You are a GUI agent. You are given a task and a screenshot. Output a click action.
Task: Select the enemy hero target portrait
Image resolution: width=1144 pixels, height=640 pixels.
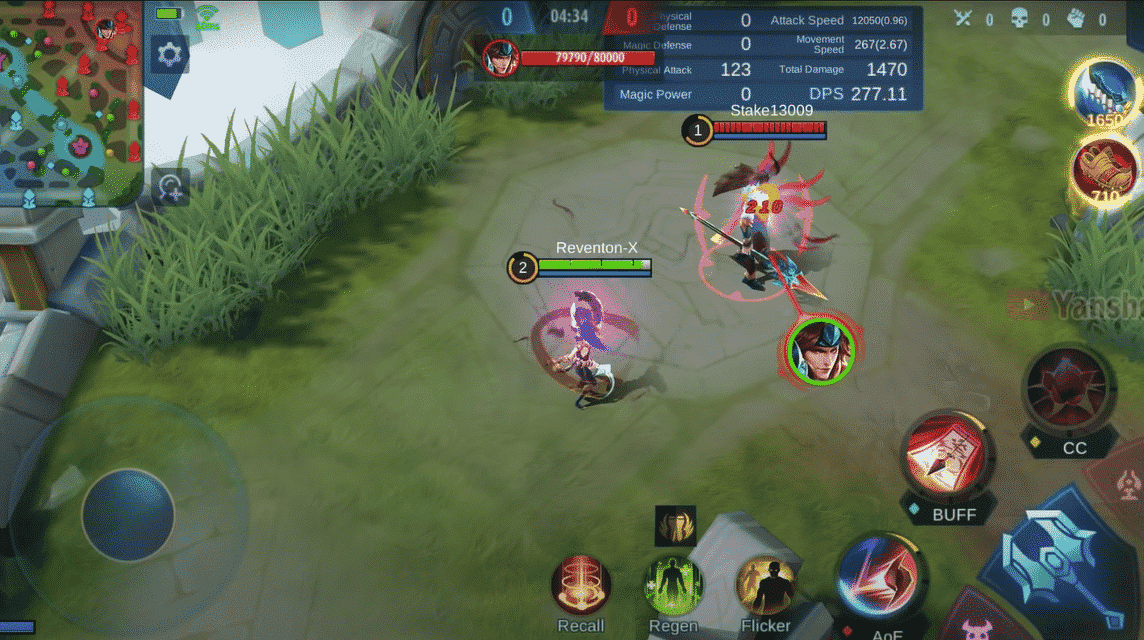[x=821, y=349]
